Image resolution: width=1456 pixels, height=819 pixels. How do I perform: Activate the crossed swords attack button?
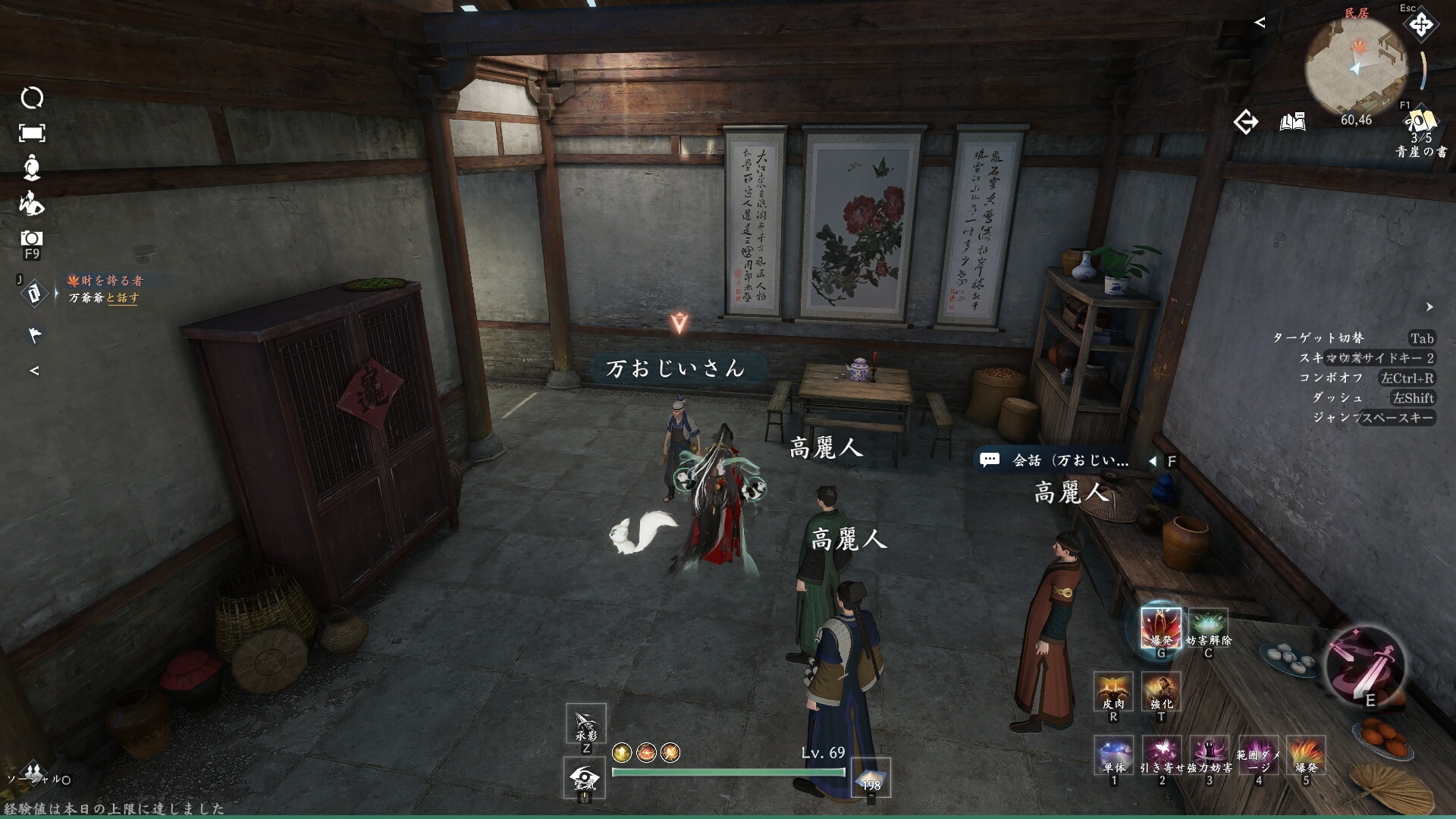coord(1363,664)
